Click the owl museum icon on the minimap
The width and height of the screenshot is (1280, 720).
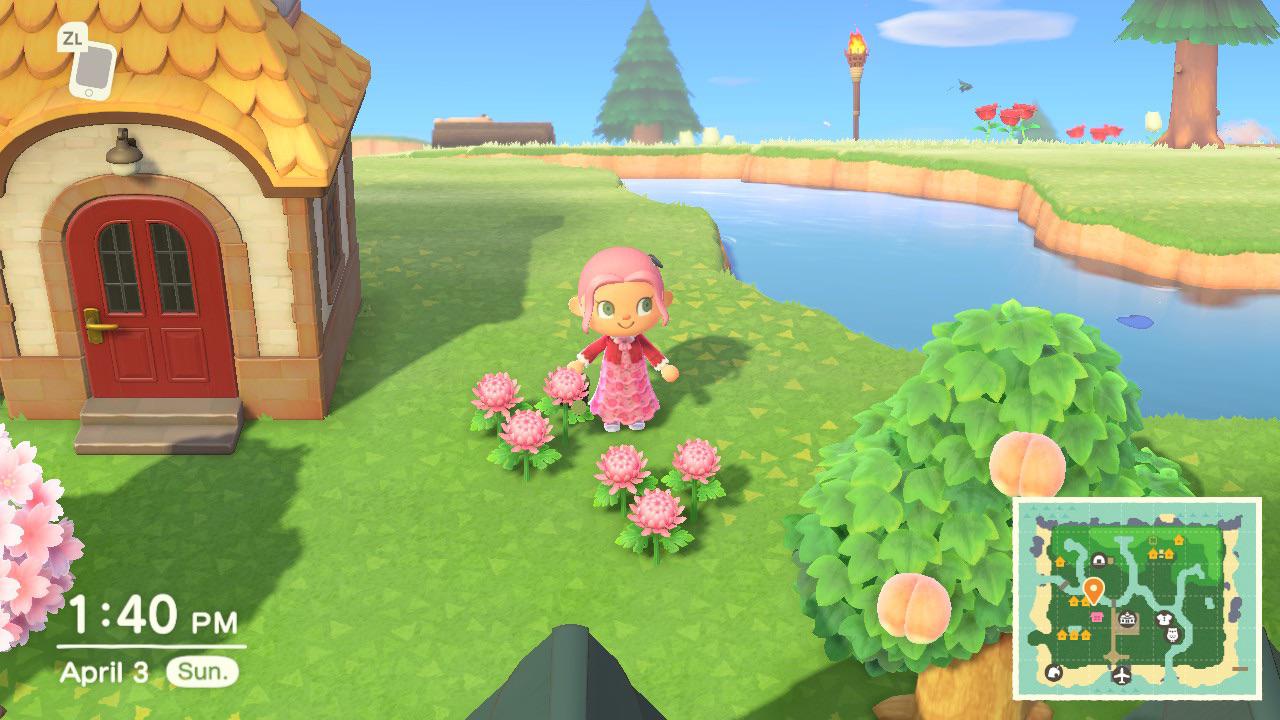click(x=1171, y=635)
